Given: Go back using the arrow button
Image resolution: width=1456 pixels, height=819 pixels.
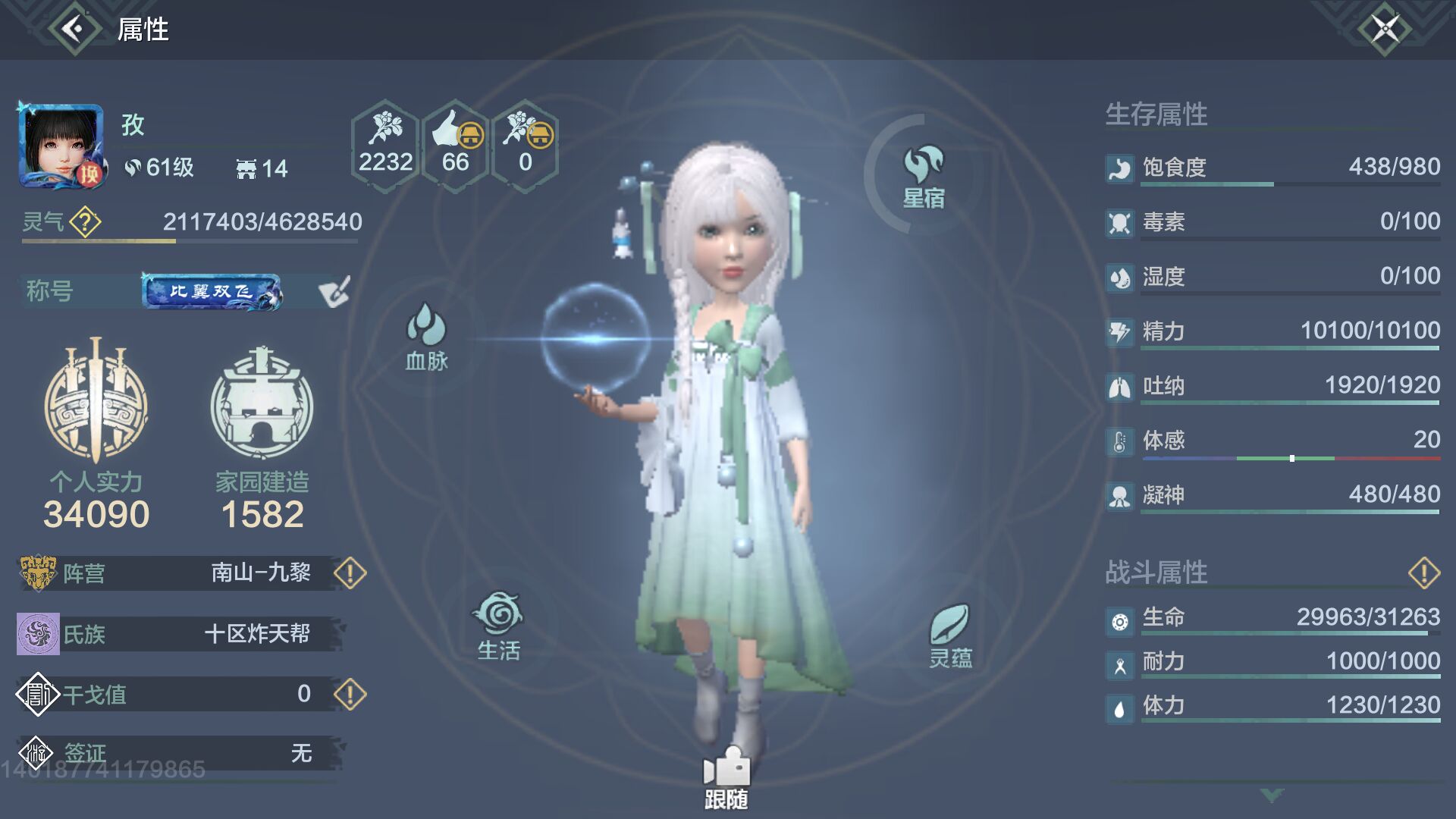Looking at the screenshot, I should point(74,30).
